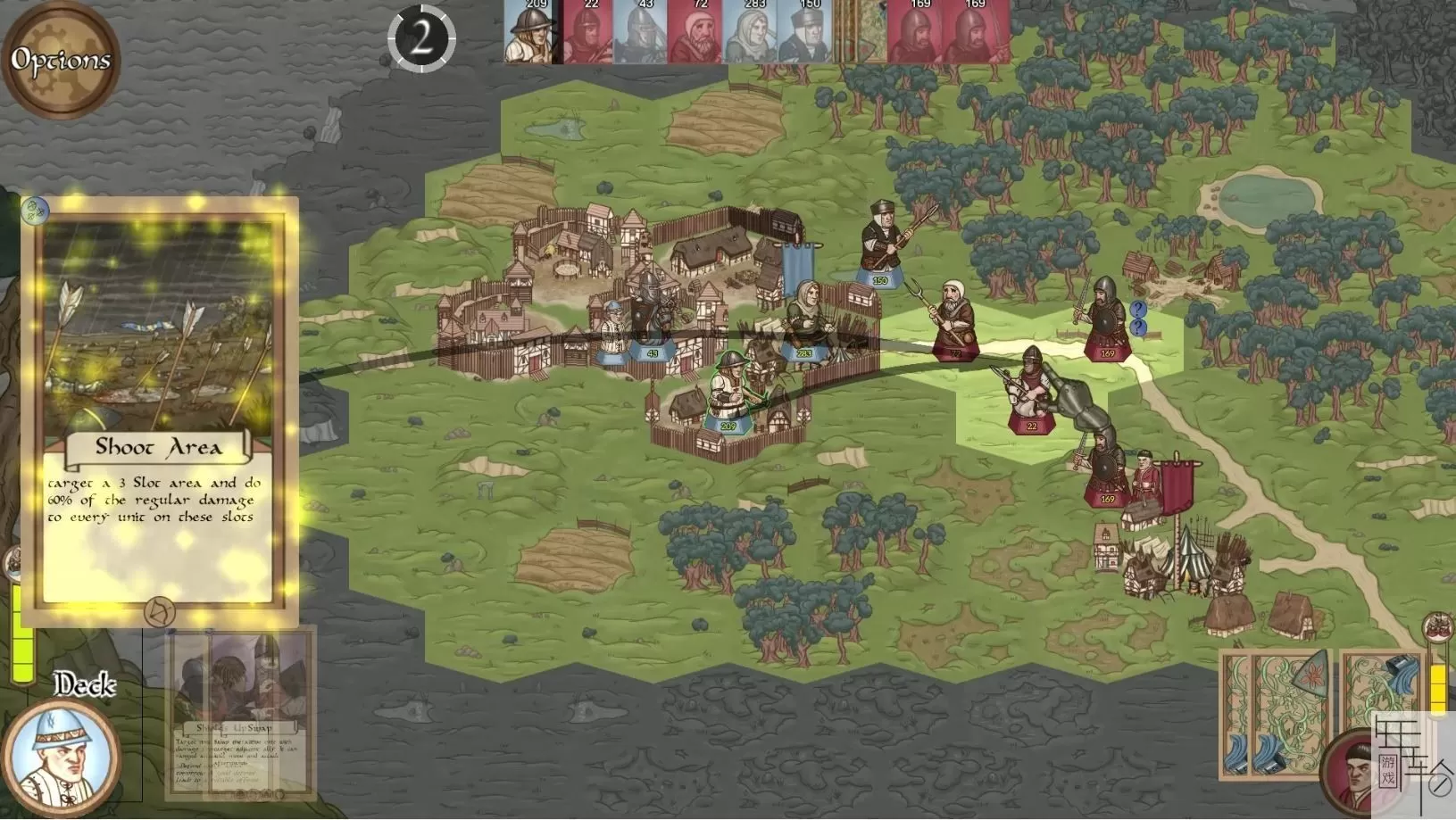Select the turn-order portrait with 43
Image resolution: width=1456 pixels, height=820 pixels.
pyautogui.click(x=640, y=33)
